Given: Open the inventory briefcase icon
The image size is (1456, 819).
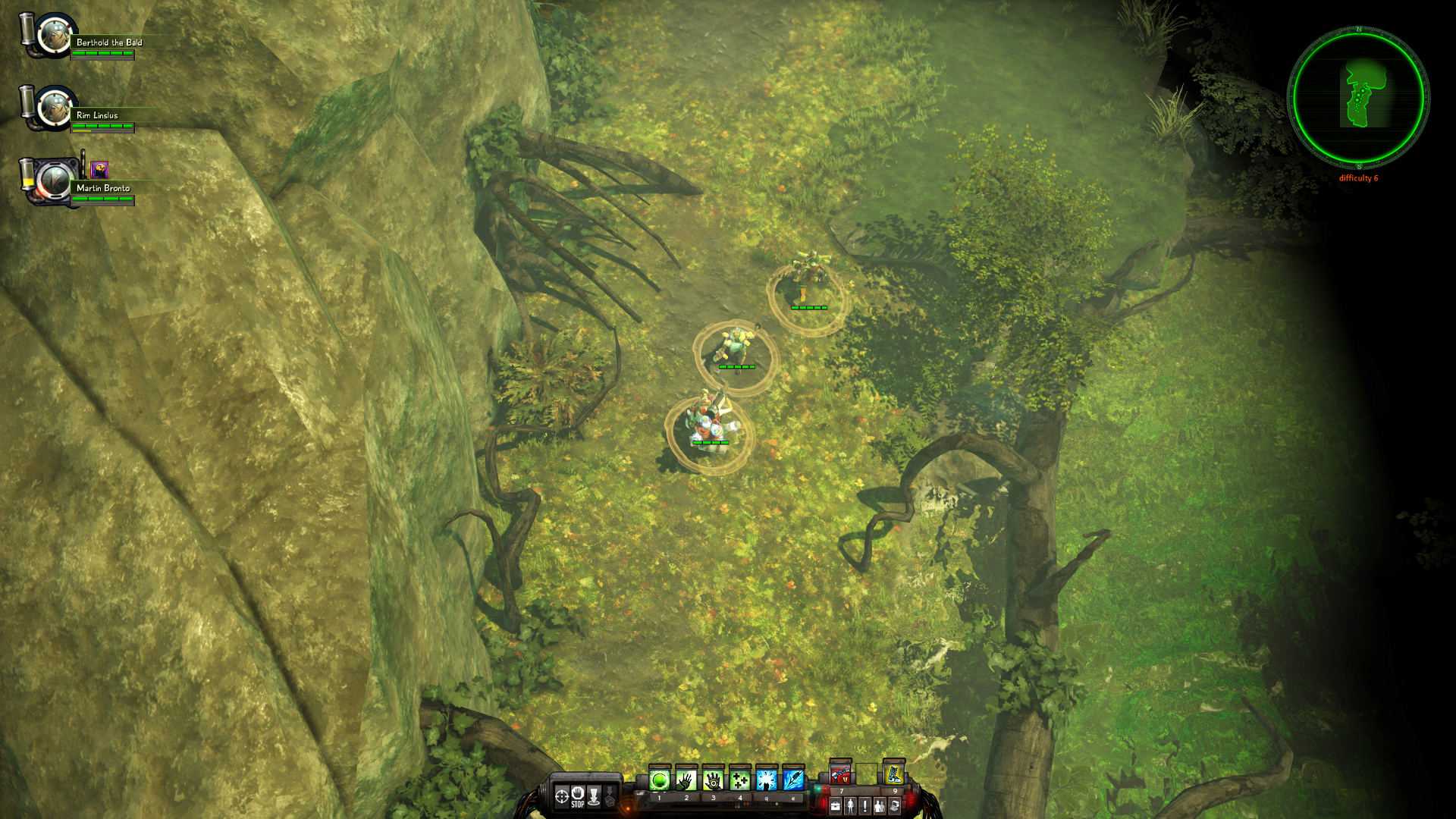Looking at the screenshot, I should [836, 805].
